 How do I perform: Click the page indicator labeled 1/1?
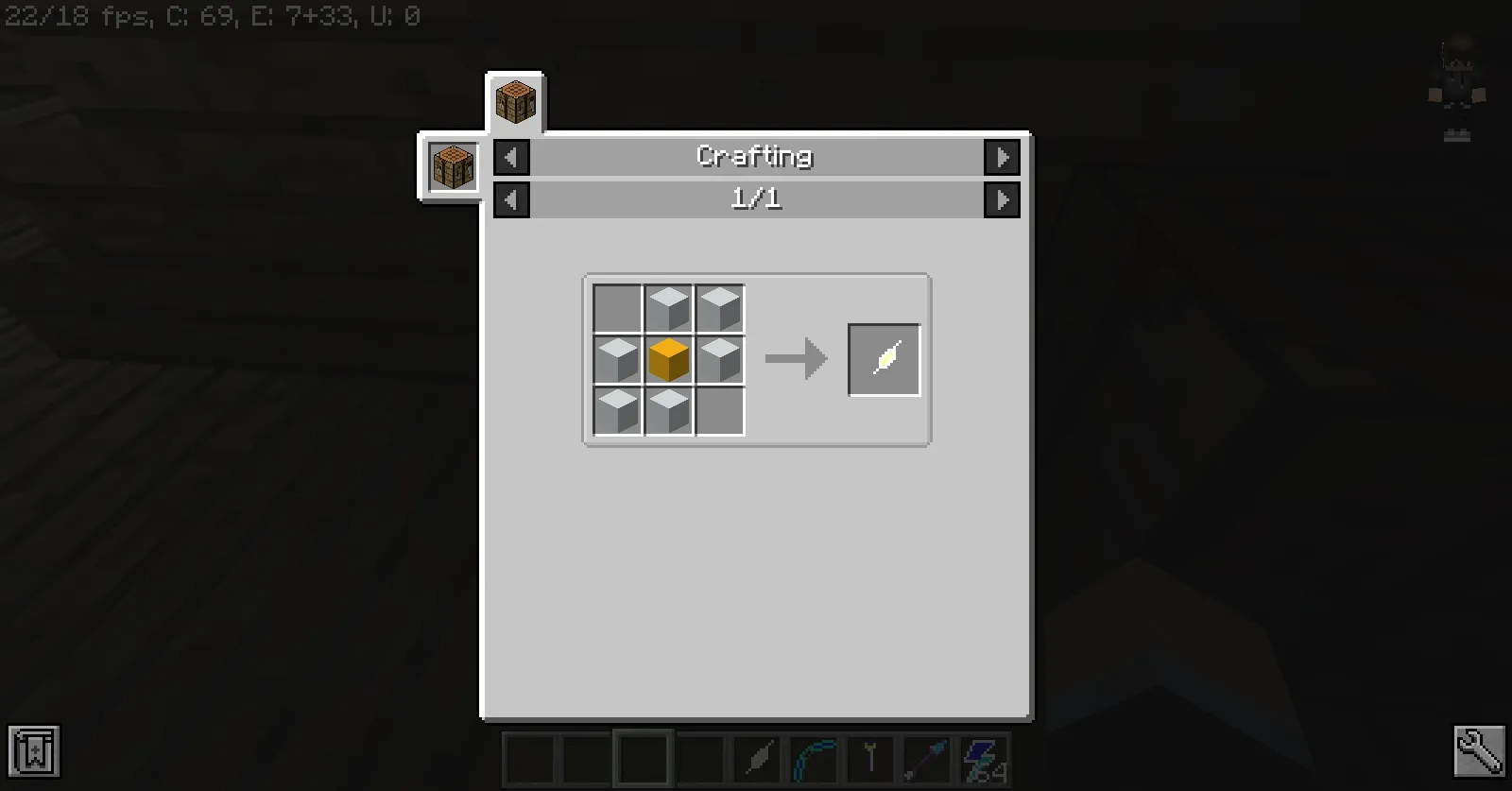(x=756, y=199)
